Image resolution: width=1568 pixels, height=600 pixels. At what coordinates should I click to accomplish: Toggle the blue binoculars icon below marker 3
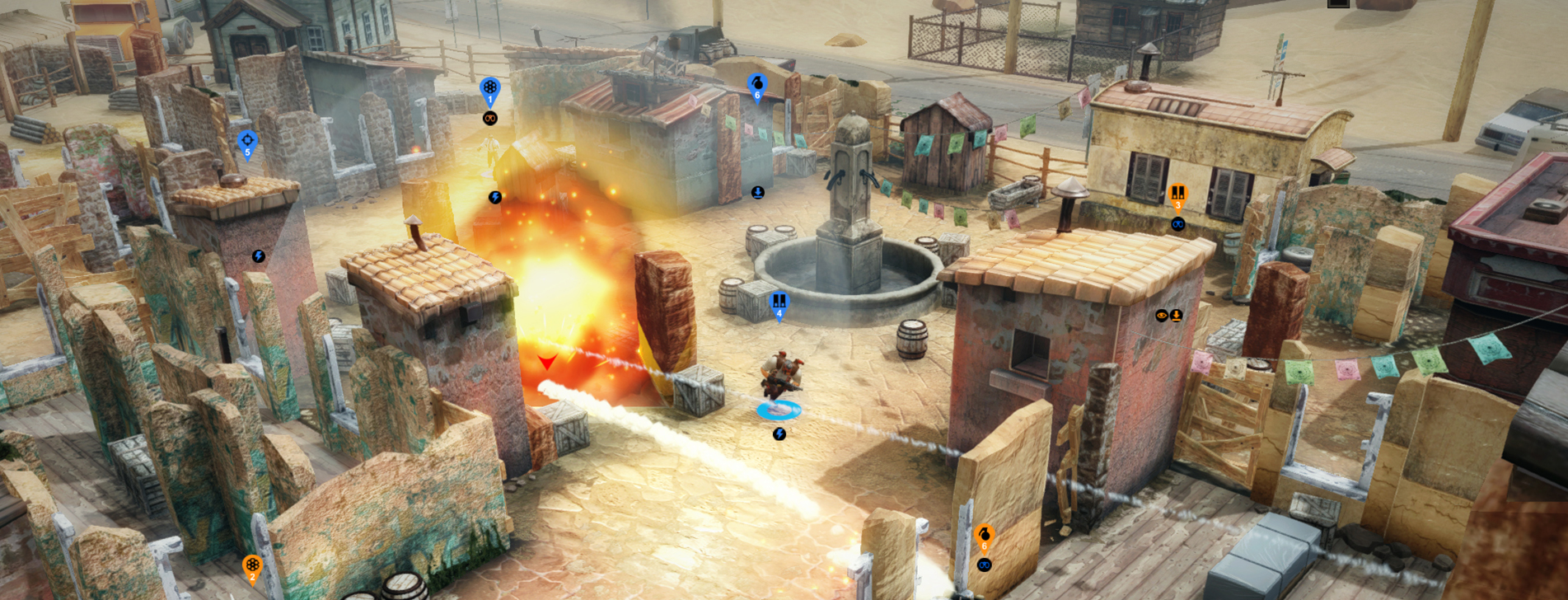1178,223
